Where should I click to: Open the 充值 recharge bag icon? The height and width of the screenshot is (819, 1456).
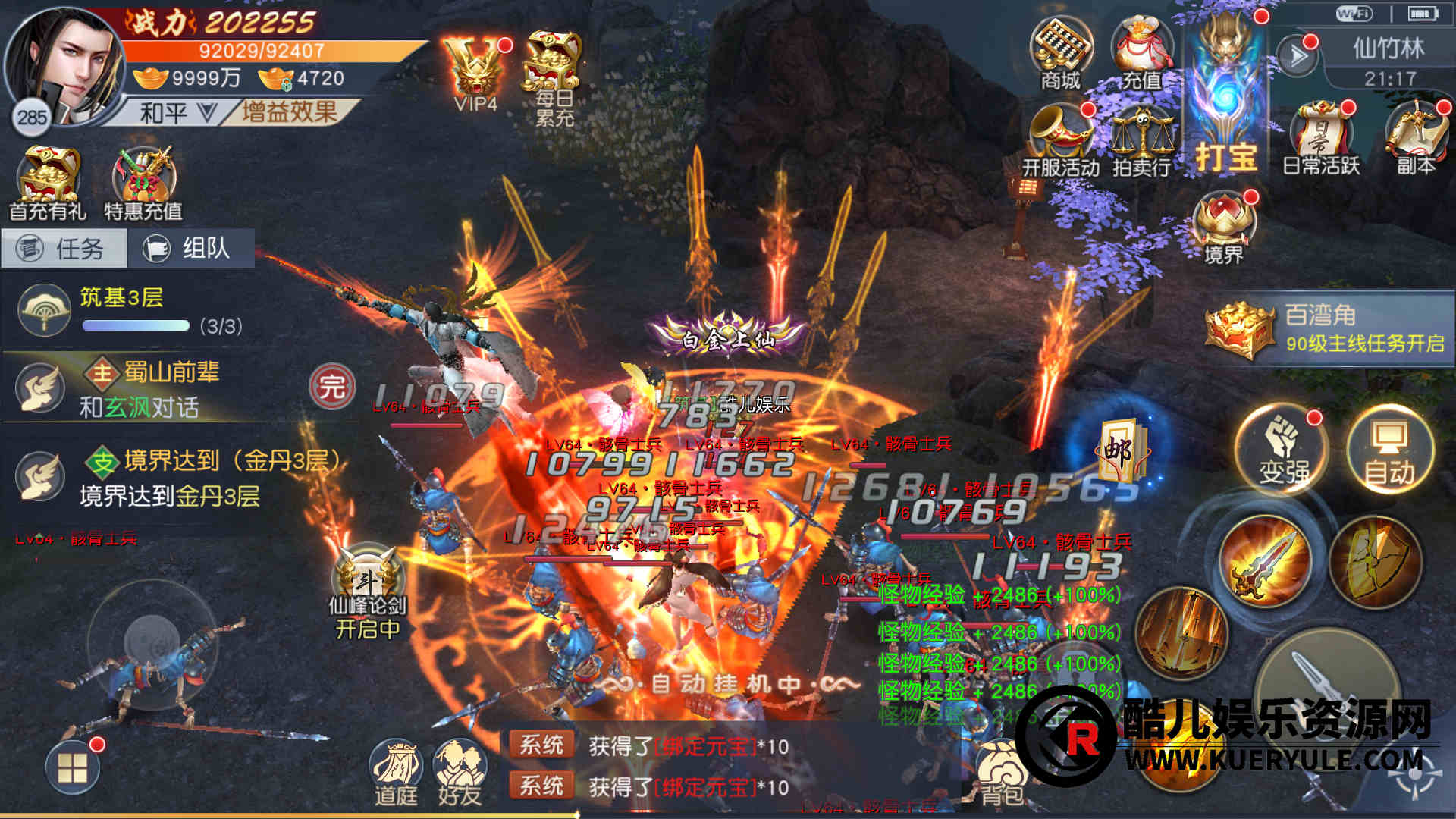tap(1141, 55)
